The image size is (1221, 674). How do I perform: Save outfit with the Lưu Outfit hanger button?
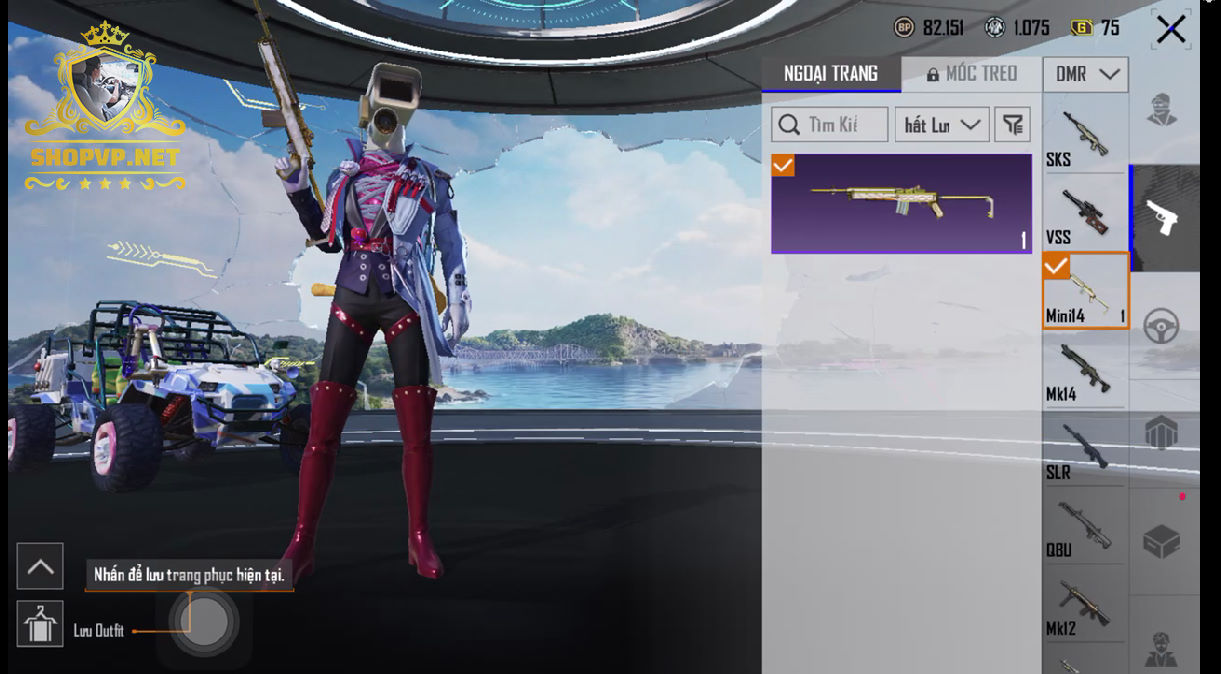coord(40,625)
